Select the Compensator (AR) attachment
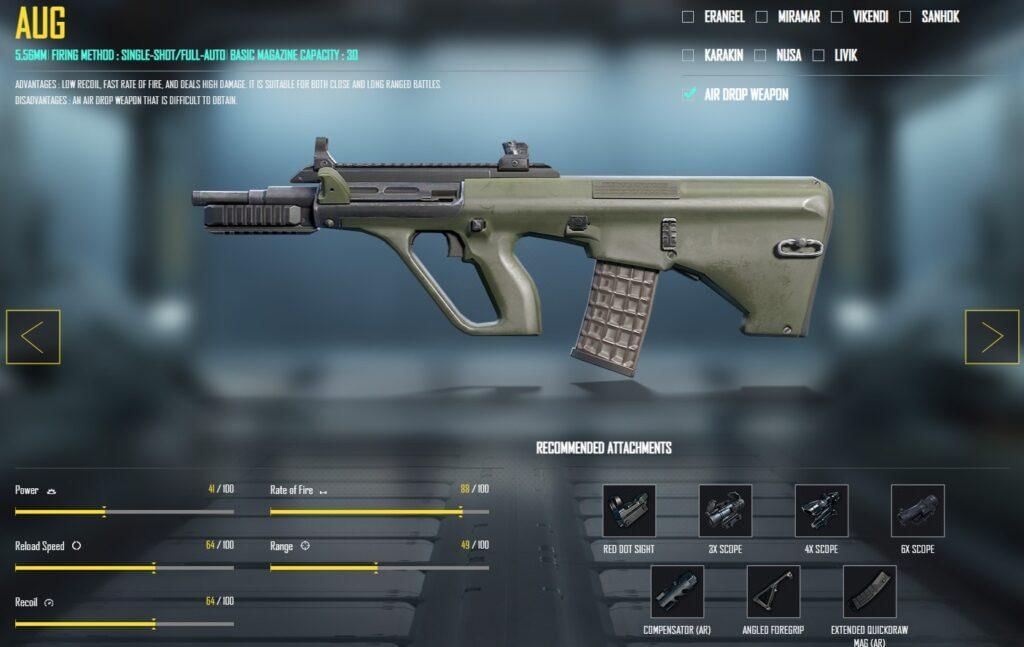Screen dimensions: 1024x647 point(677,592)
